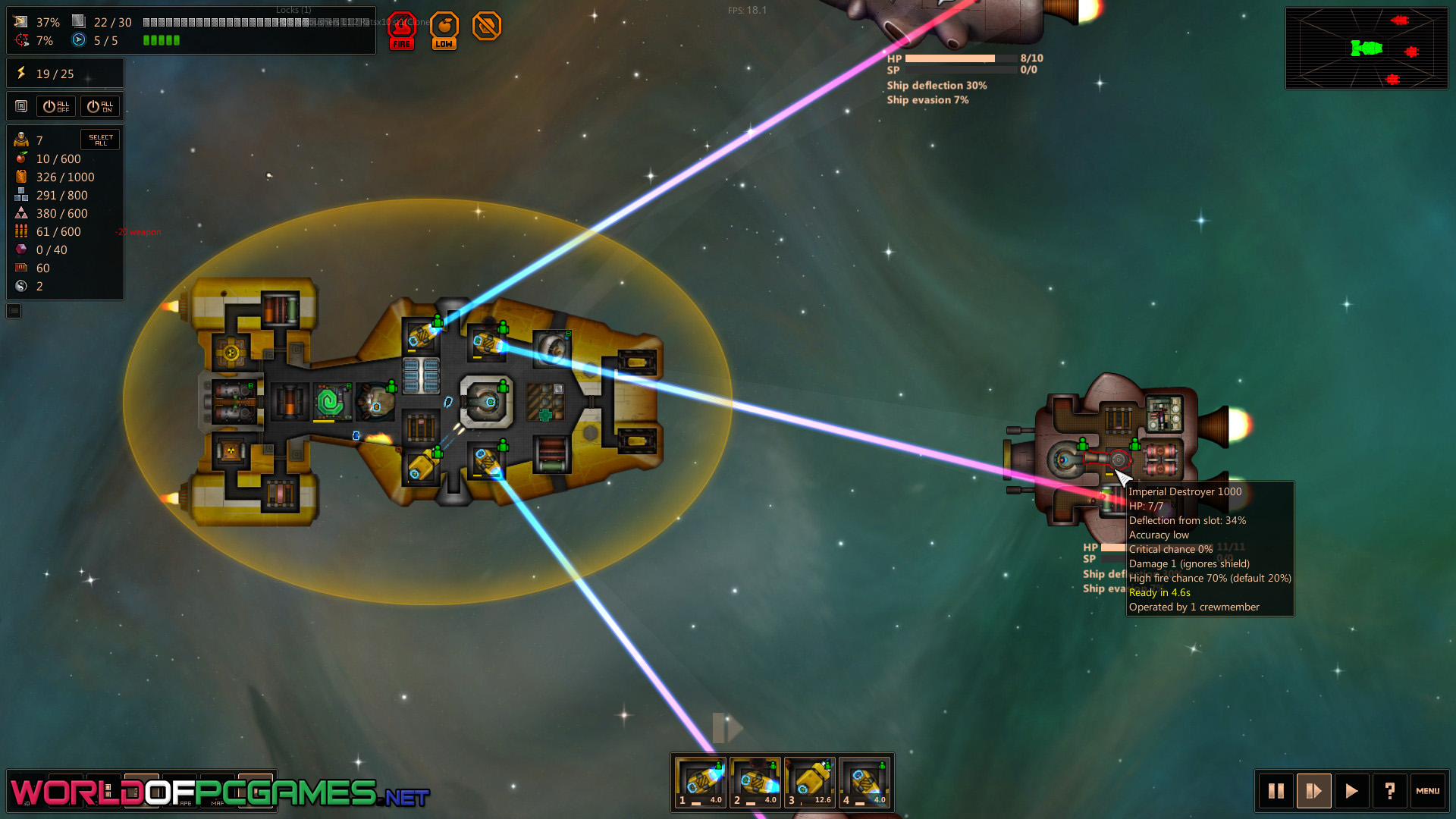Open the minimap radar view
Viewport: 1456px width, 819px height.
point(1367,49)
